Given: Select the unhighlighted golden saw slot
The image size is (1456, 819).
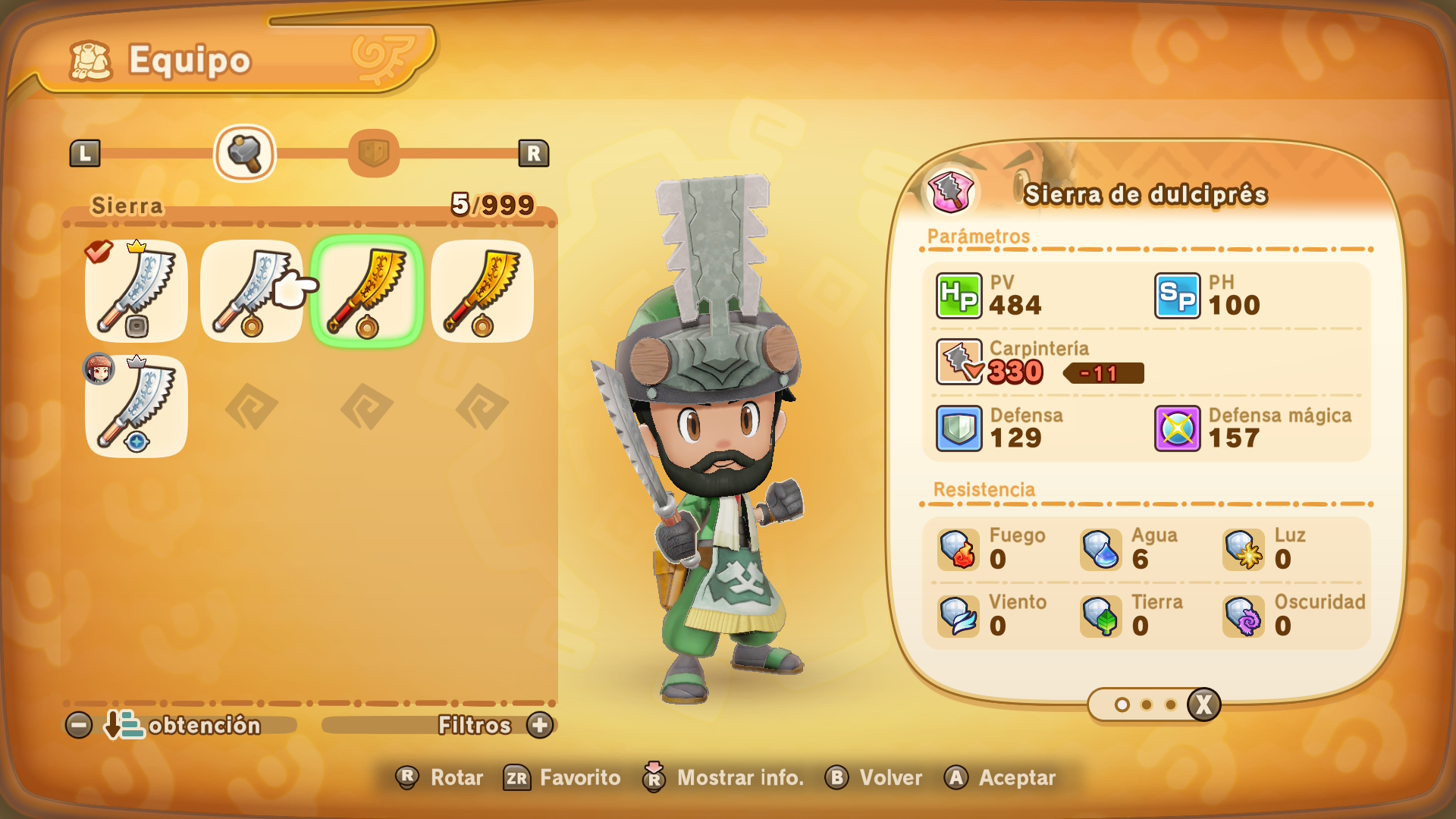Looking at the screenshot, I should pyautogui.click(x=482, y=291).
